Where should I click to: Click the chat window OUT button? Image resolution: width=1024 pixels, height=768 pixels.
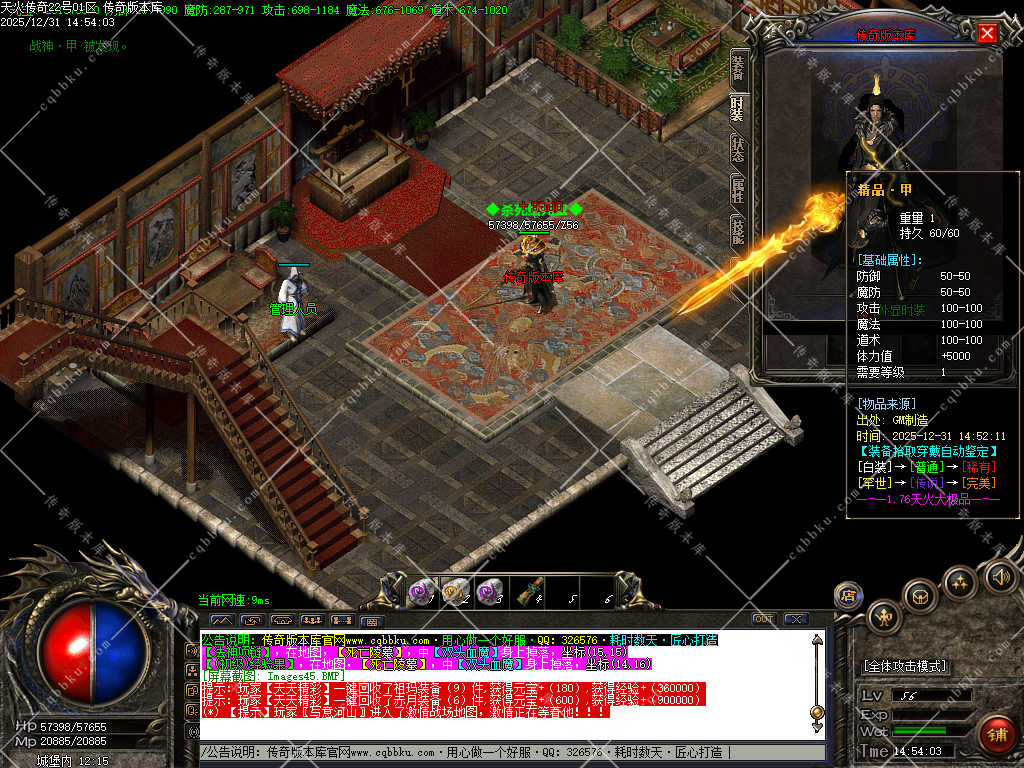point(762,619)
